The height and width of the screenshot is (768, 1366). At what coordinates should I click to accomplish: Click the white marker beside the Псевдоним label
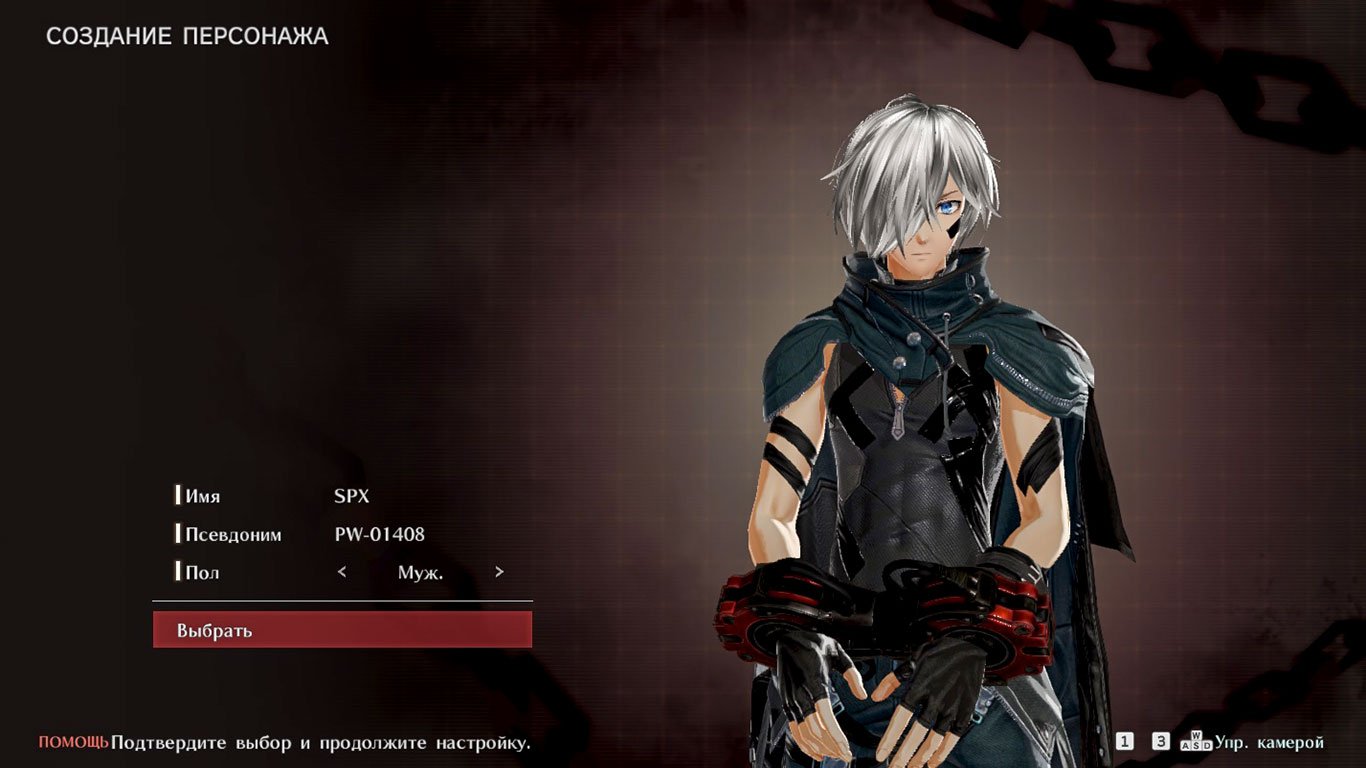pyautogui.click(x=179, y=533)
